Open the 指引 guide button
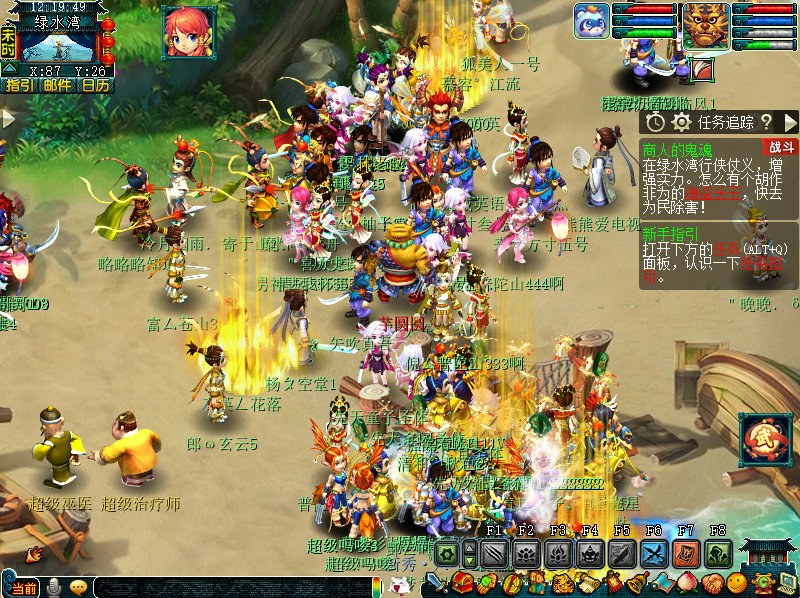 pyautogui.click(x=19, y=86)
